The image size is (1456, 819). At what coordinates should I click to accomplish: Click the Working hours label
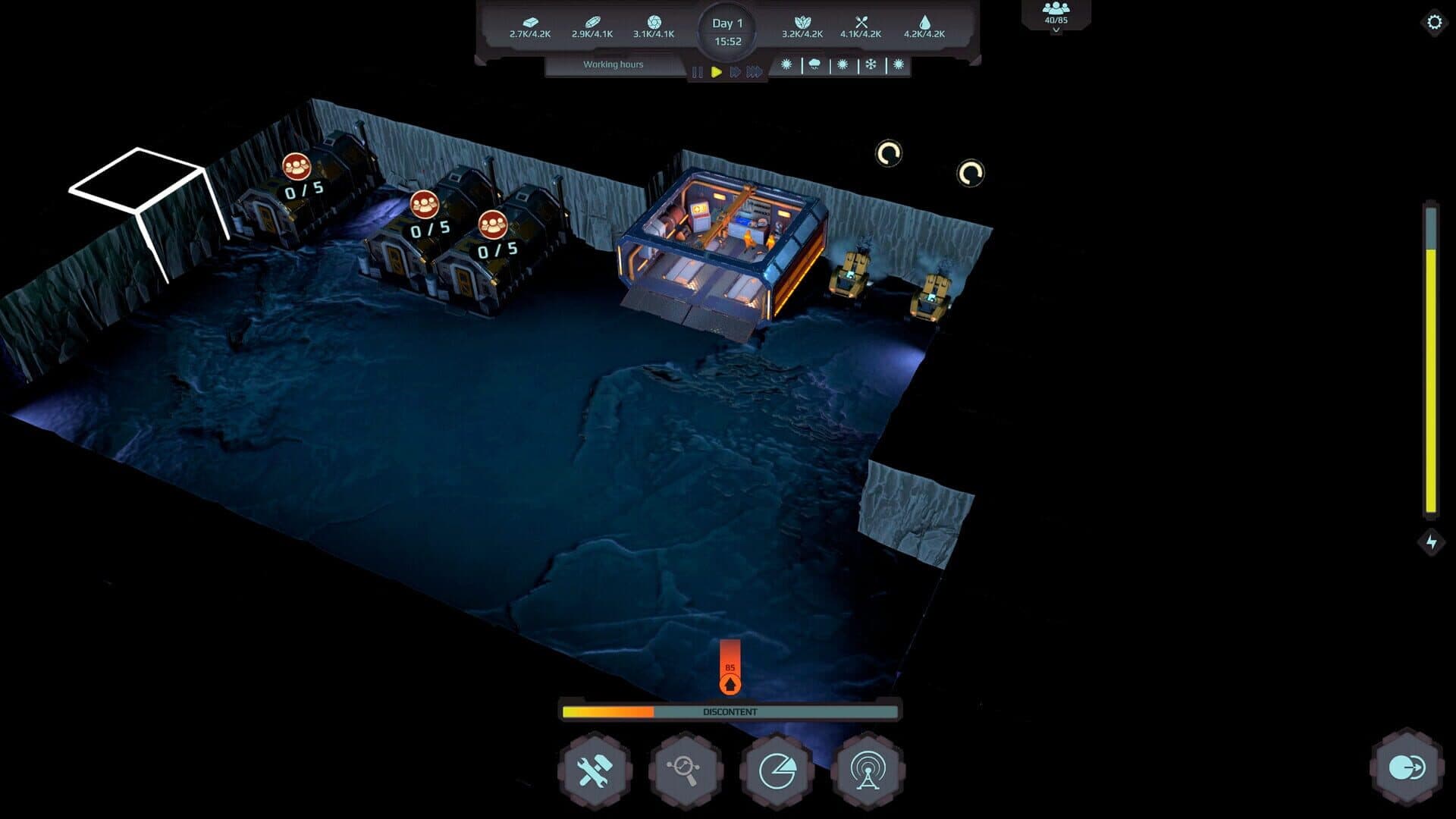click(x=612, y=64)
